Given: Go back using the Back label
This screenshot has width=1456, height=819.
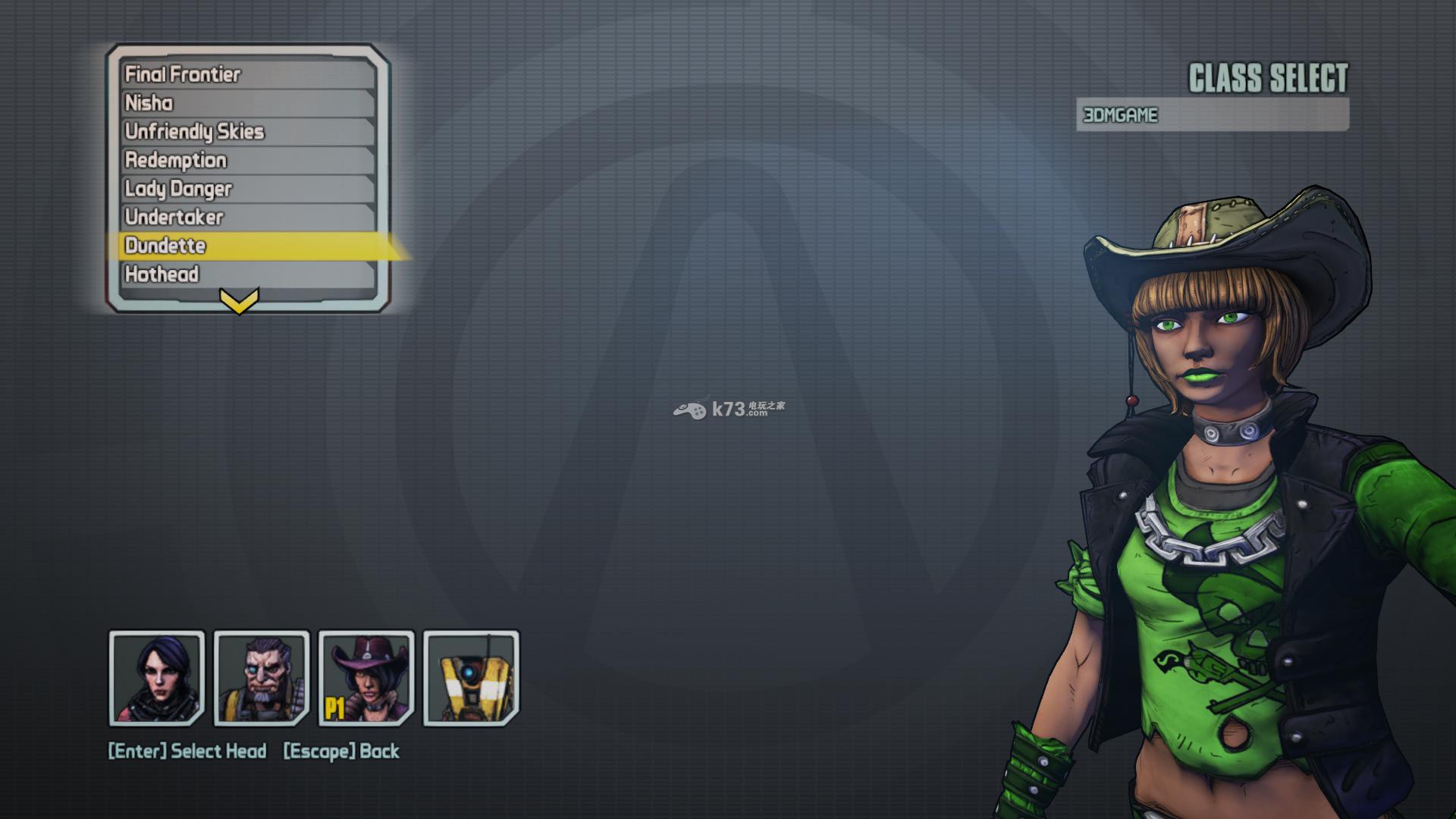Looking at the screenshot, I should 341,751.
